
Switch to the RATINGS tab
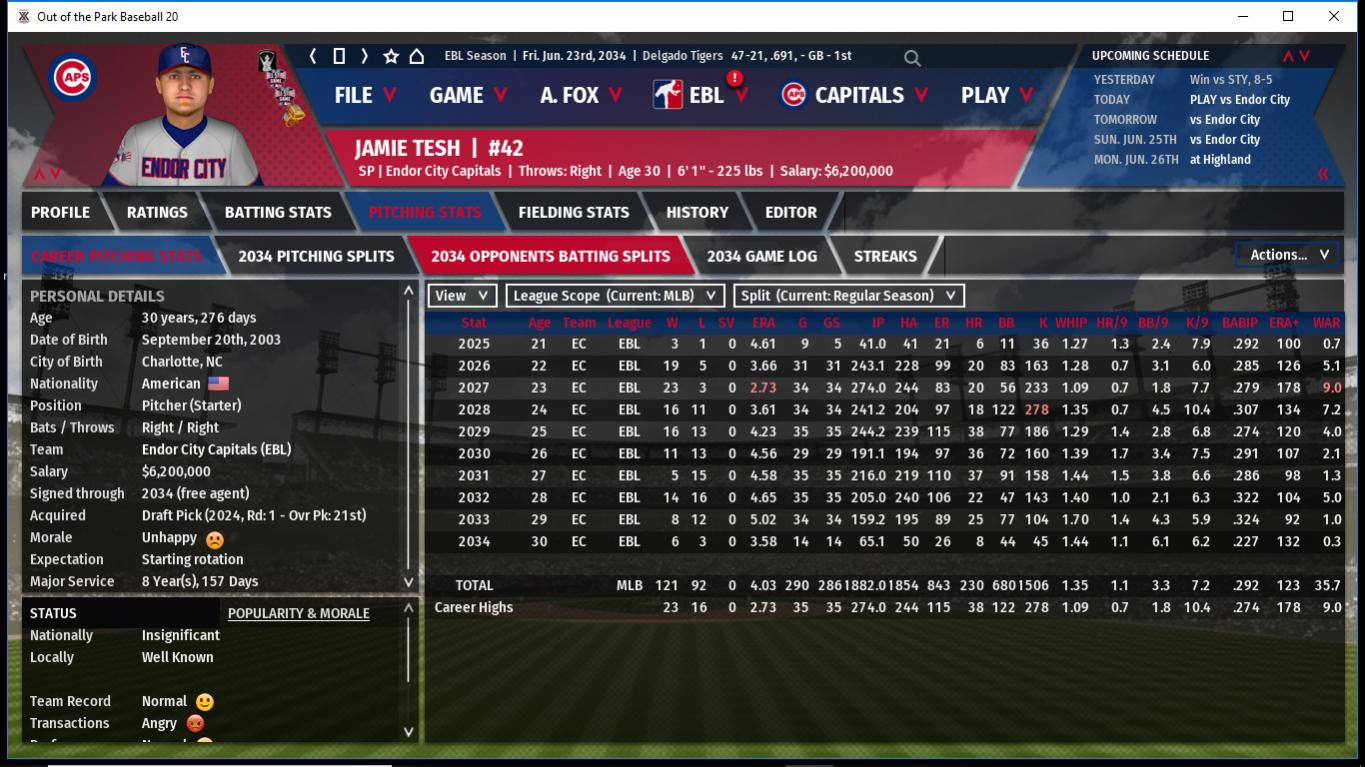[157, 212]
